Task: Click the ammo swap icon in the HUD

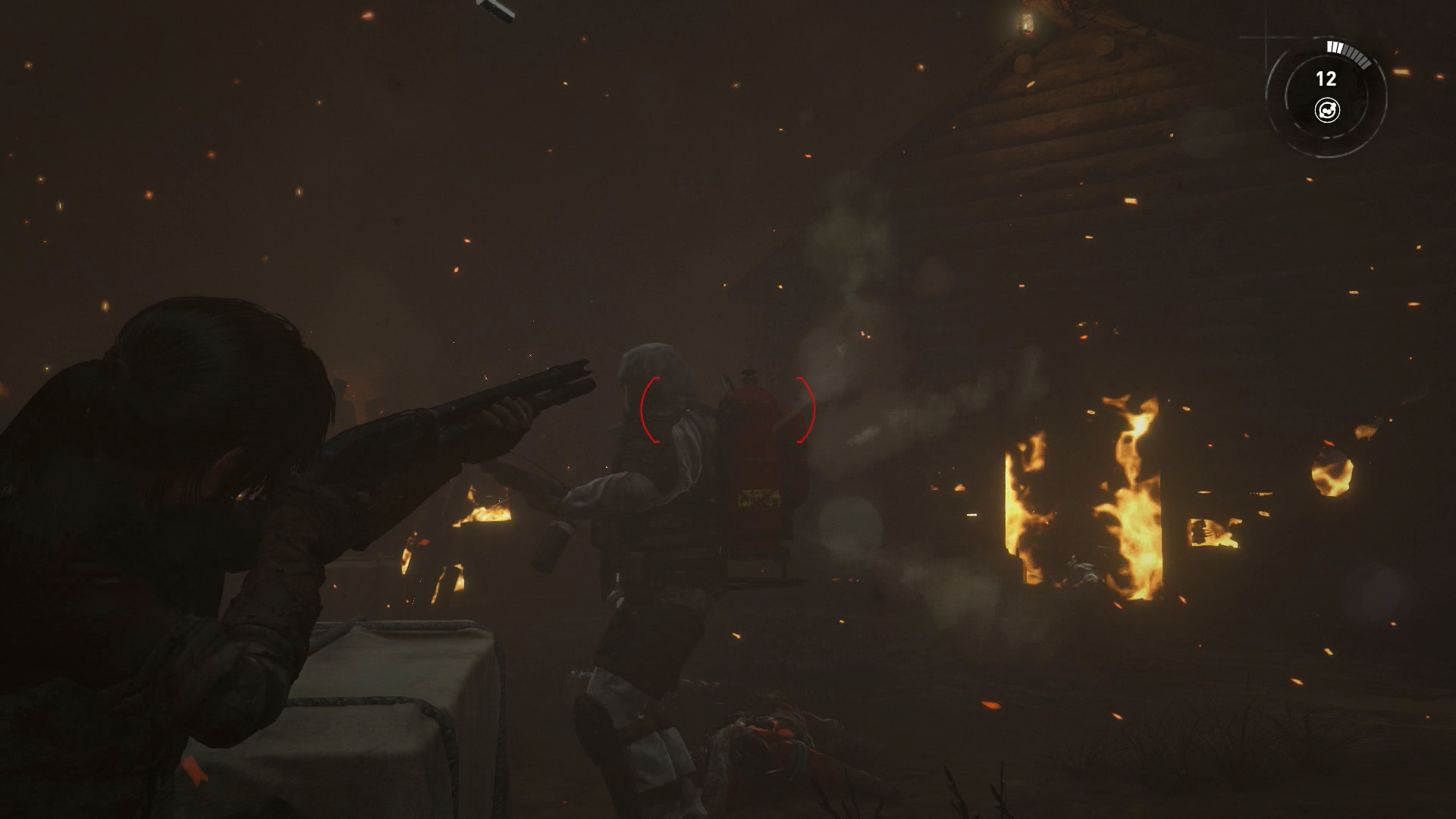Action: [1328, 109]
